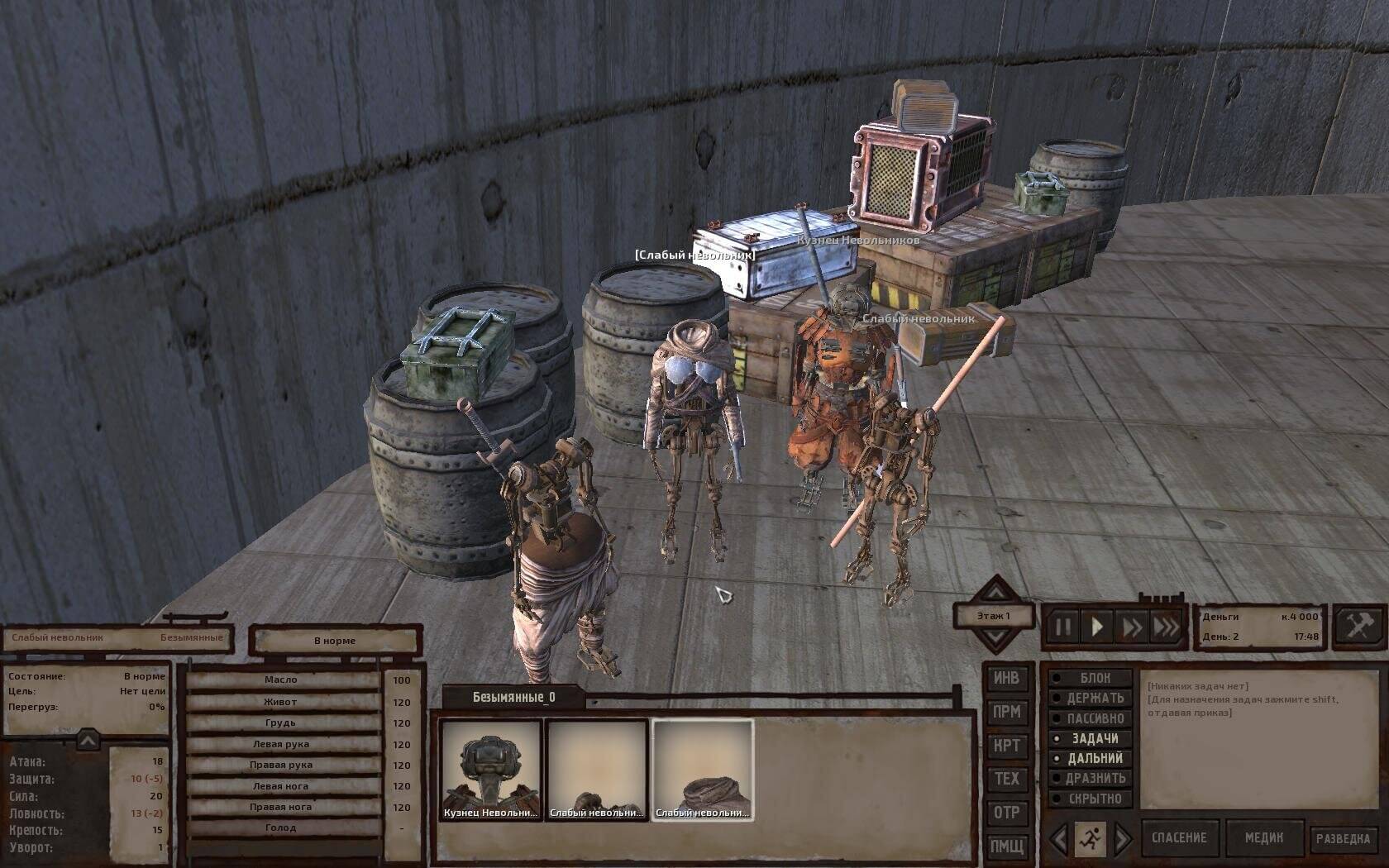Viewport: 1389px width, 868px height.
Task: Open the ПРМ panel
Action: click(x=1006, y=712)
